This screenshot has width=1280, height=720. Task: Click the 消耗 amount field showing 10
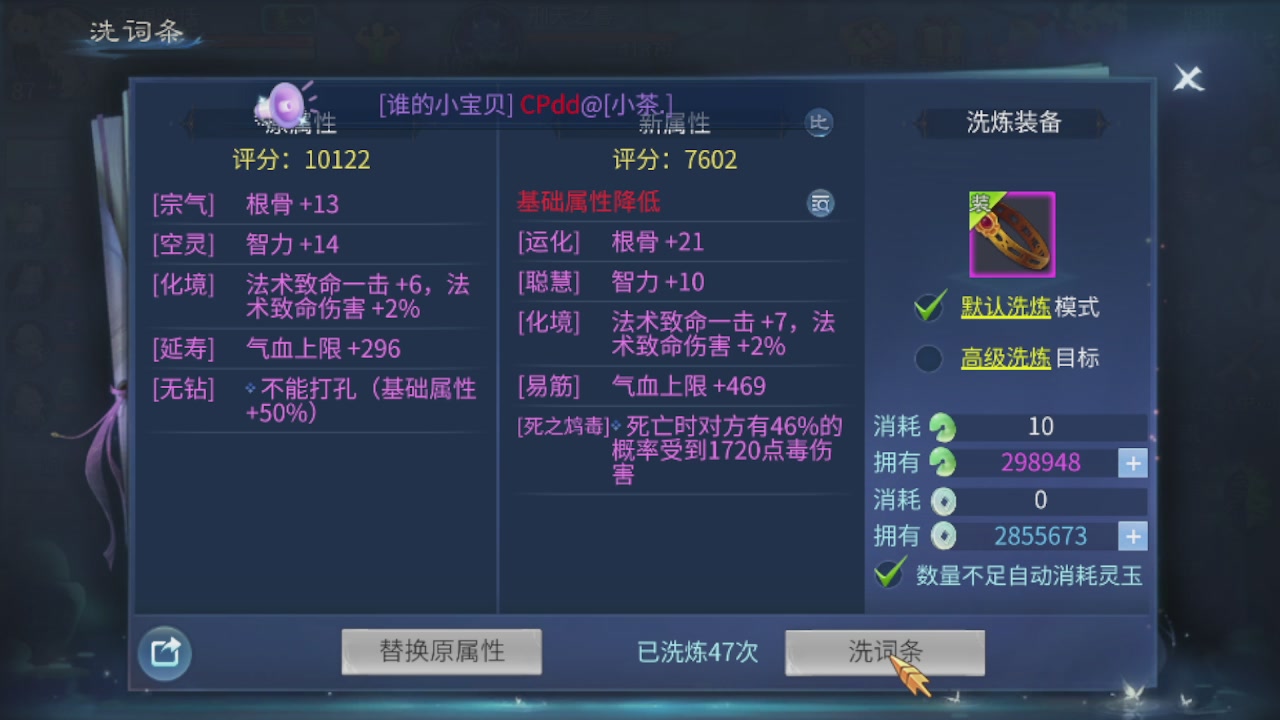coord(1042,427)
